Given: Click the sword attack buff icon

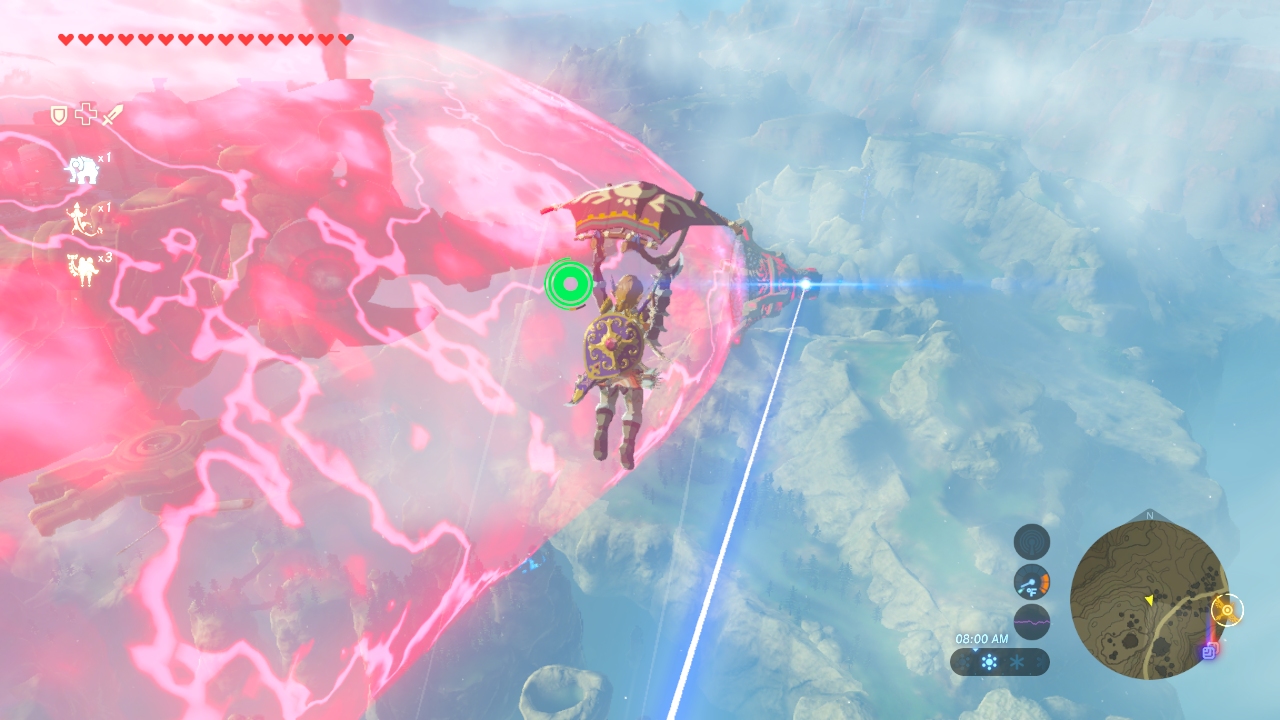Looking at the screenshot, I should [x=111, y=116].
